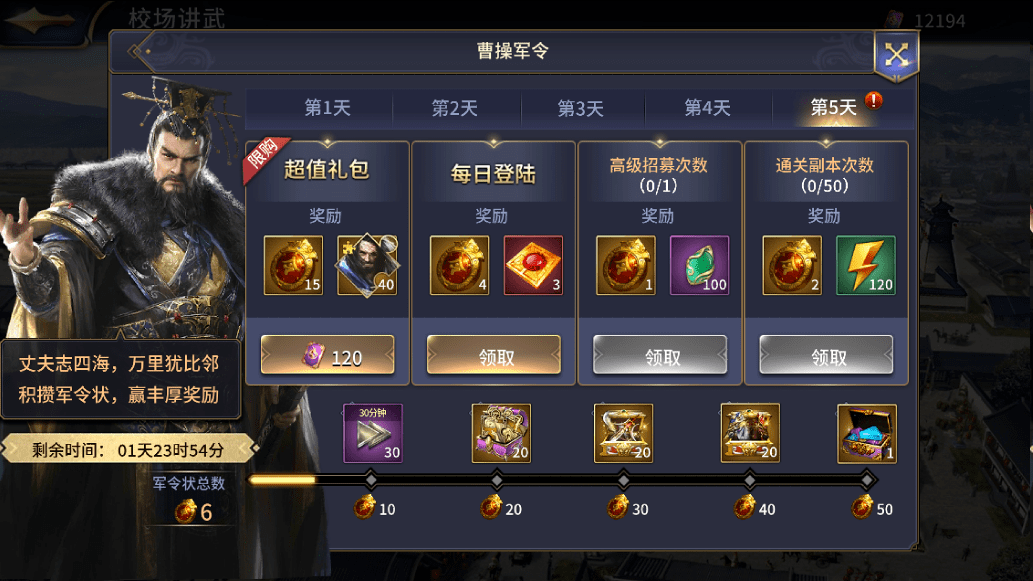Buy the 超值礼包 for 120
1033x581 pixels.
coord(328,355)
